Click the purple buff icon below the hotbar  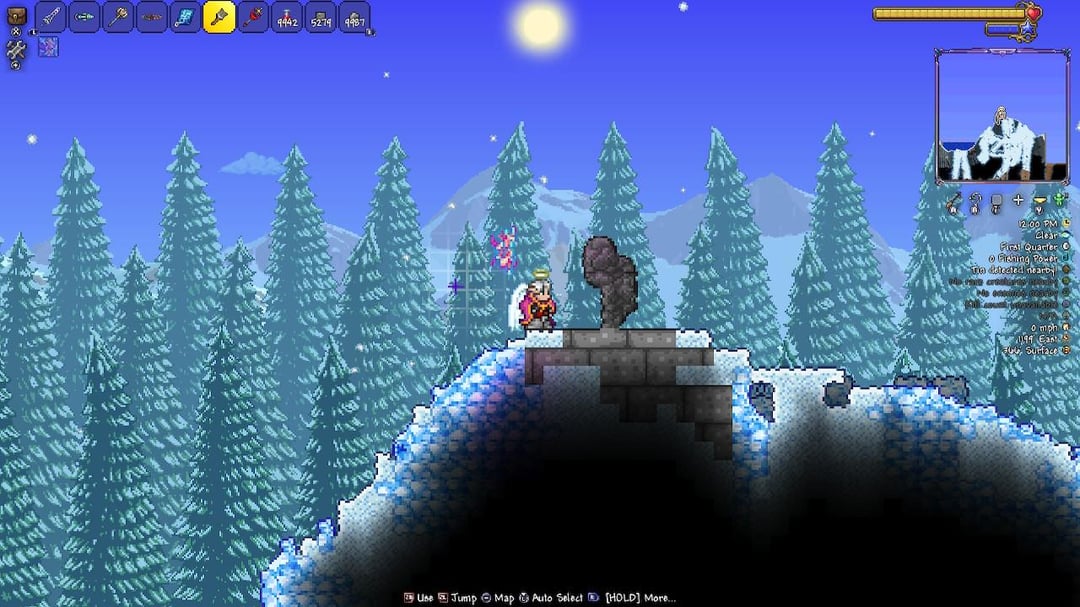pos(48,46)
